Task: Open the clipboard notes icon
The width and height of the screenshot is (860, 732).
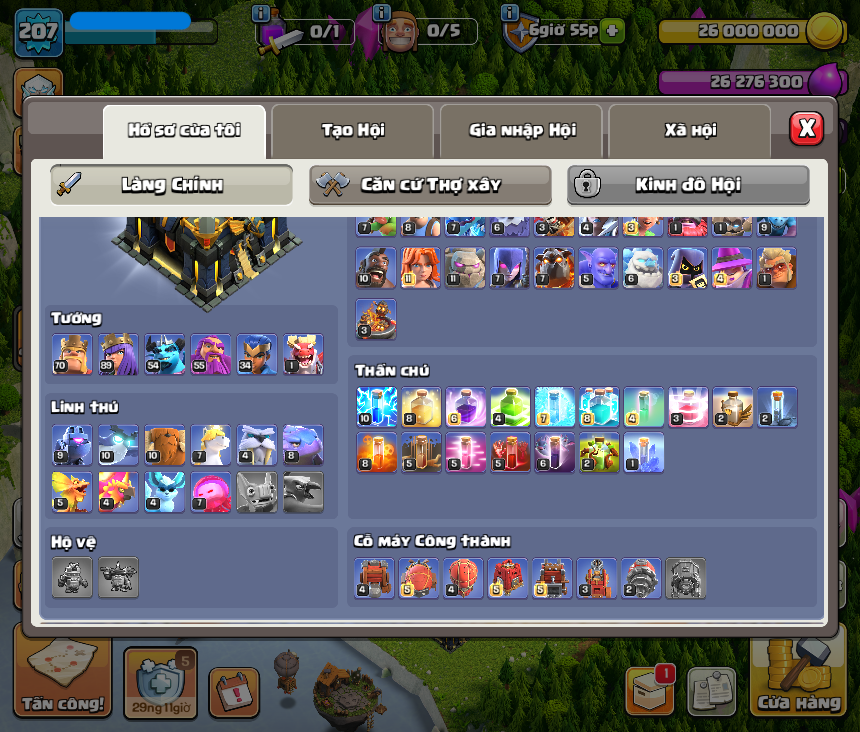Action: 711,691
